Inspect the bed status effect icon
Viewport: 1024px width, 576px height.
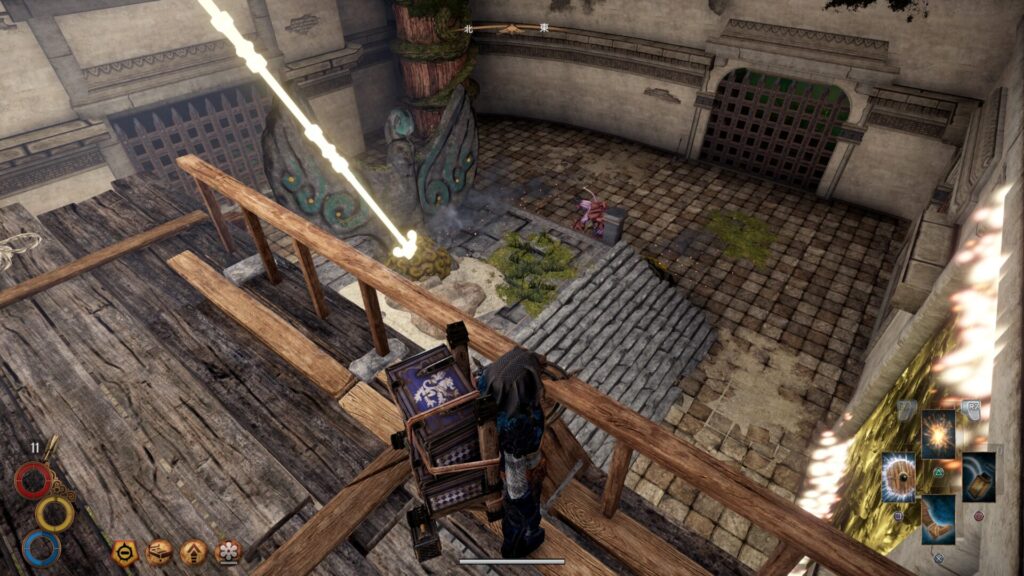pyautogui.click(x=159, y=552)
